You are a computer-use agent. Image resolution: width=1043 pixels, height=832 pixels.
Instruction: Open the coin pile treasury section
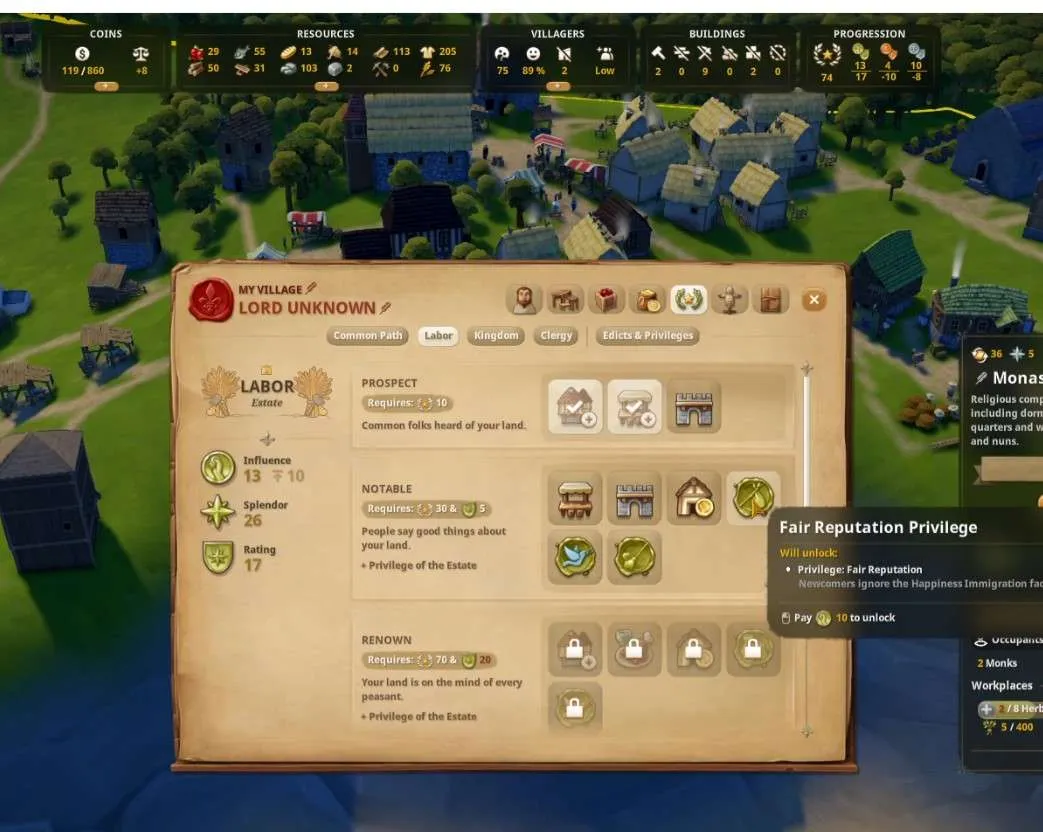647,299
